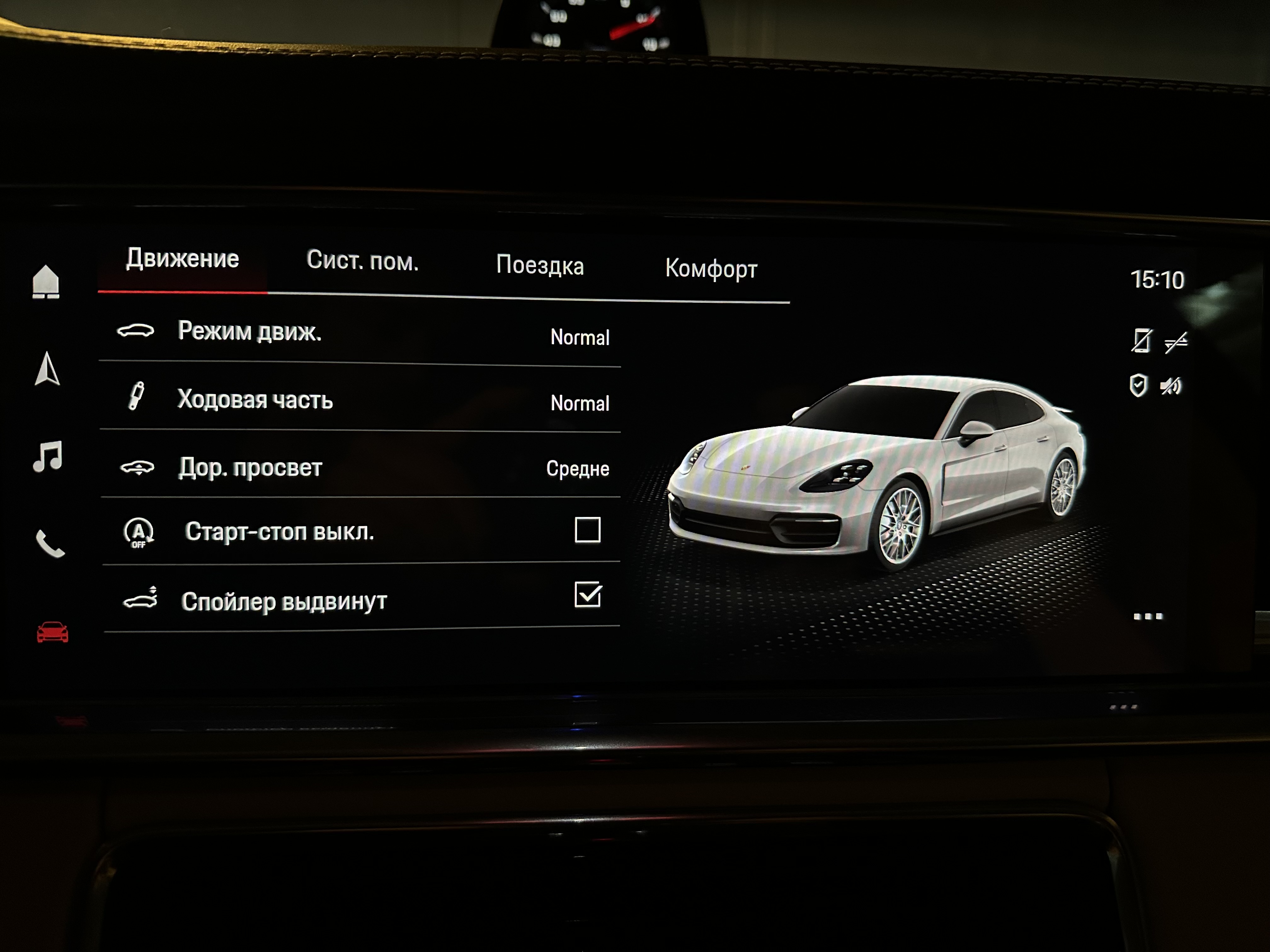Open the music note media icon

pos(48,457)
